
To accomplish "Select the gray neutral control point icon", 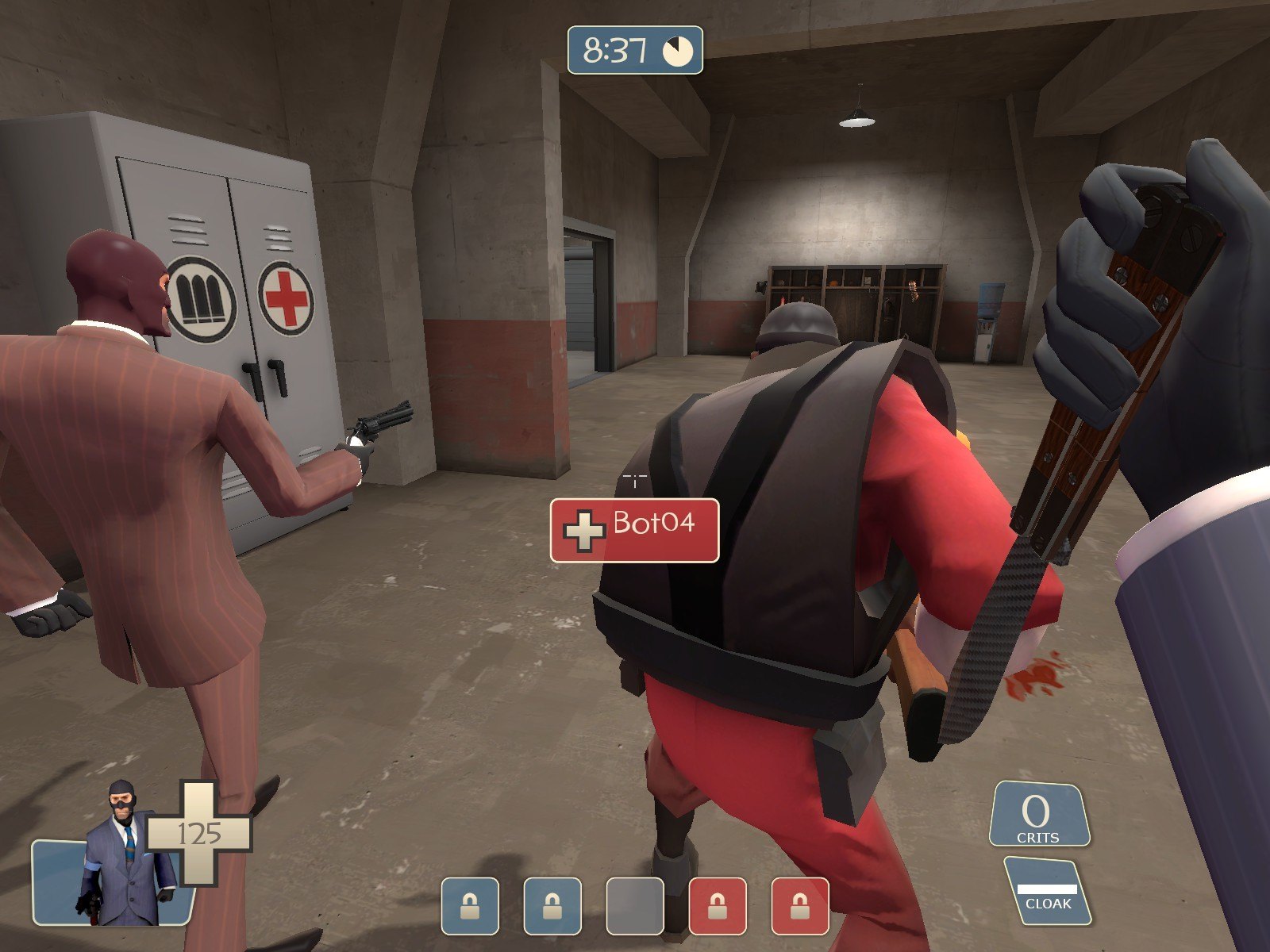I will click(x=635, y=906).
